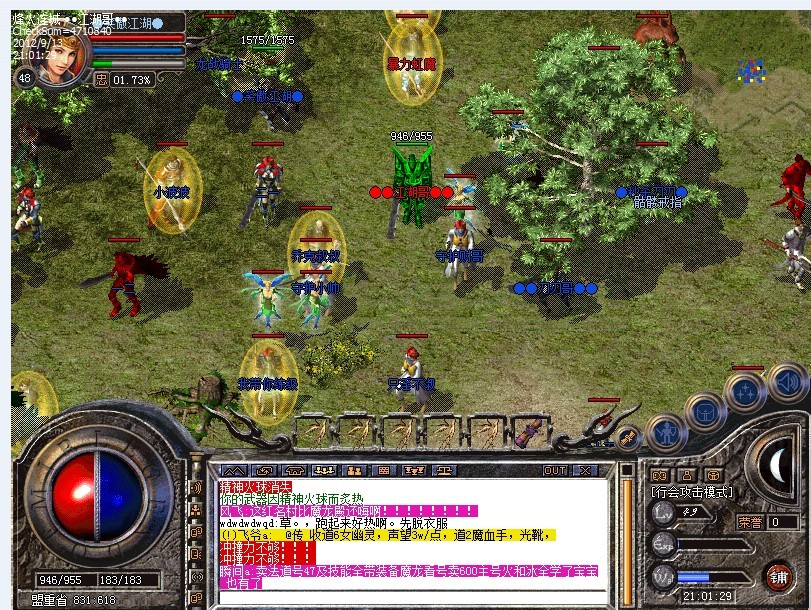Click the first small icon above attack mode
The height and width of the screenshot is (610, 811).
coord(658,475)
